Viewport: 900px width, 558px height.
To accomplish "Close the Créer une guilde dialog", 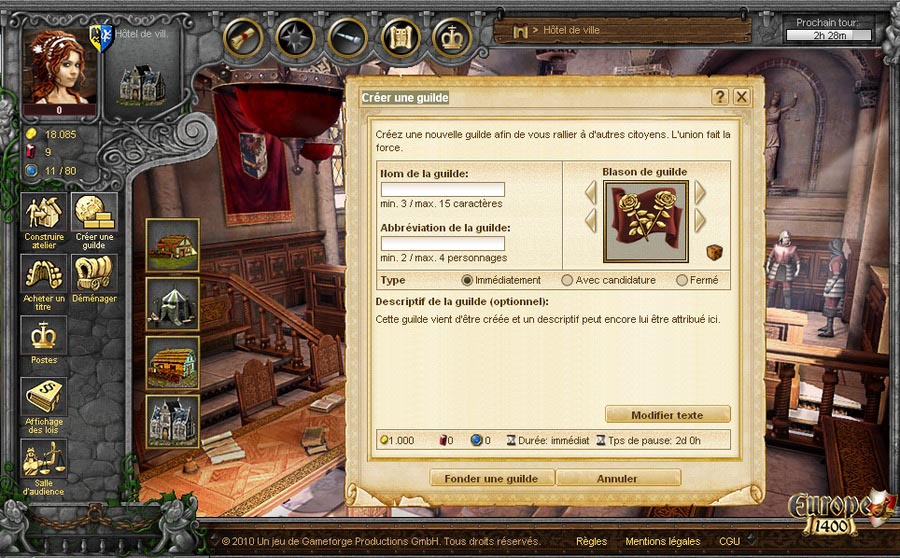I will pyautogui.click(x=741, y=97).
